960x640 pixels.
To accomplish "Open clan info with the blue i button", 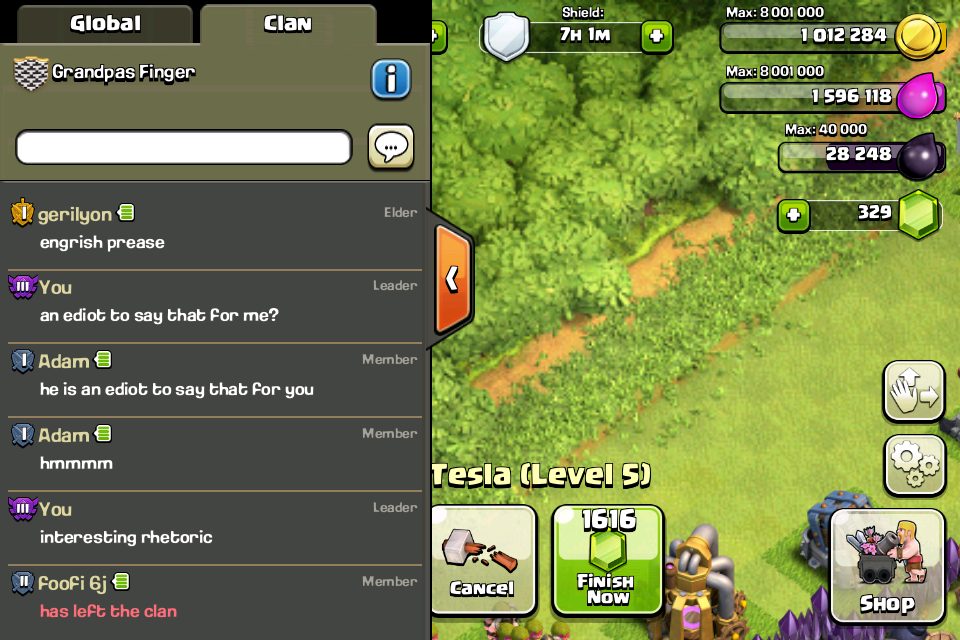I will click(391, 79).
